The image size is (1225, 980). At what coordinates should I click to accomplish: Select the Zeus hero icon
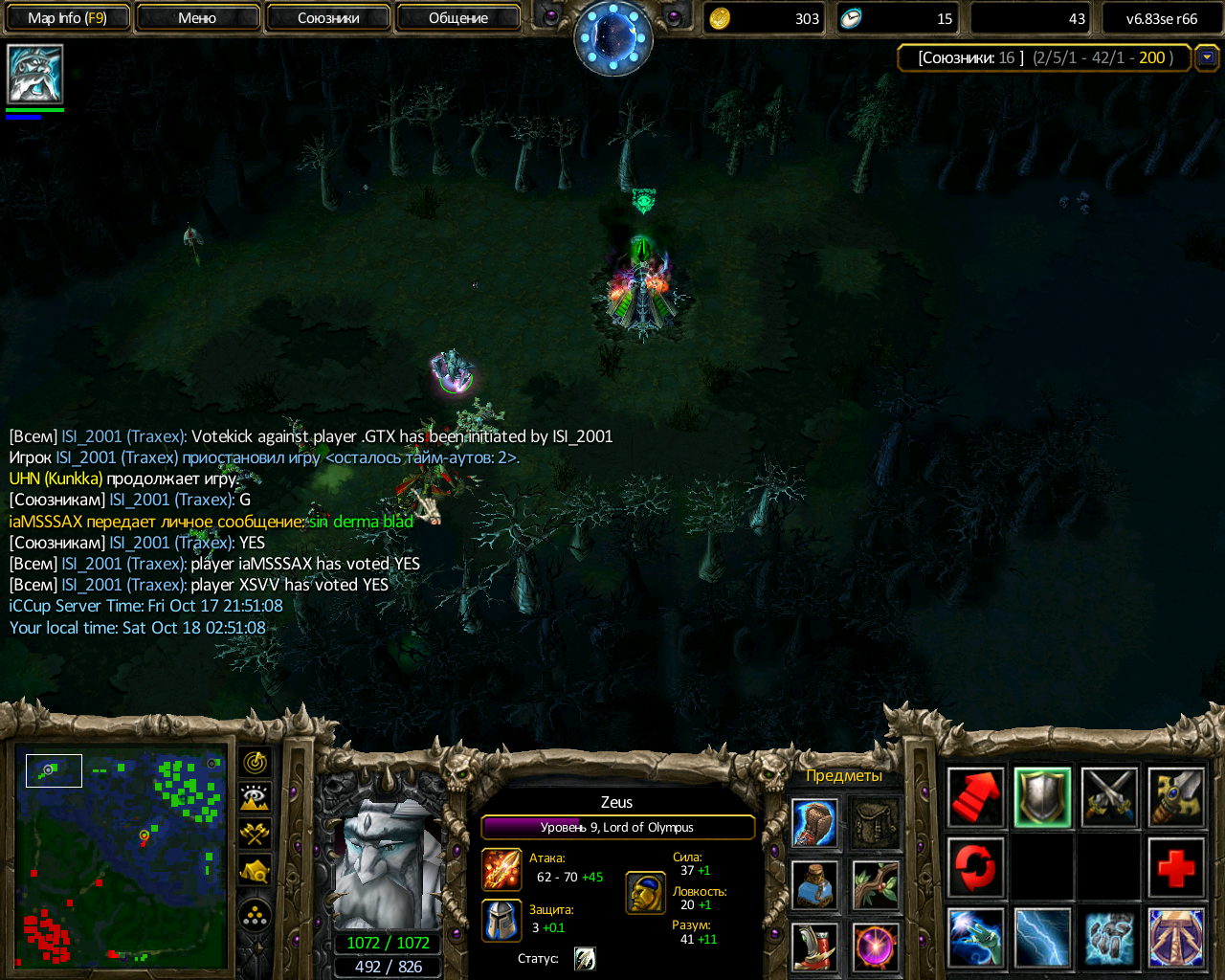point(35,74)
